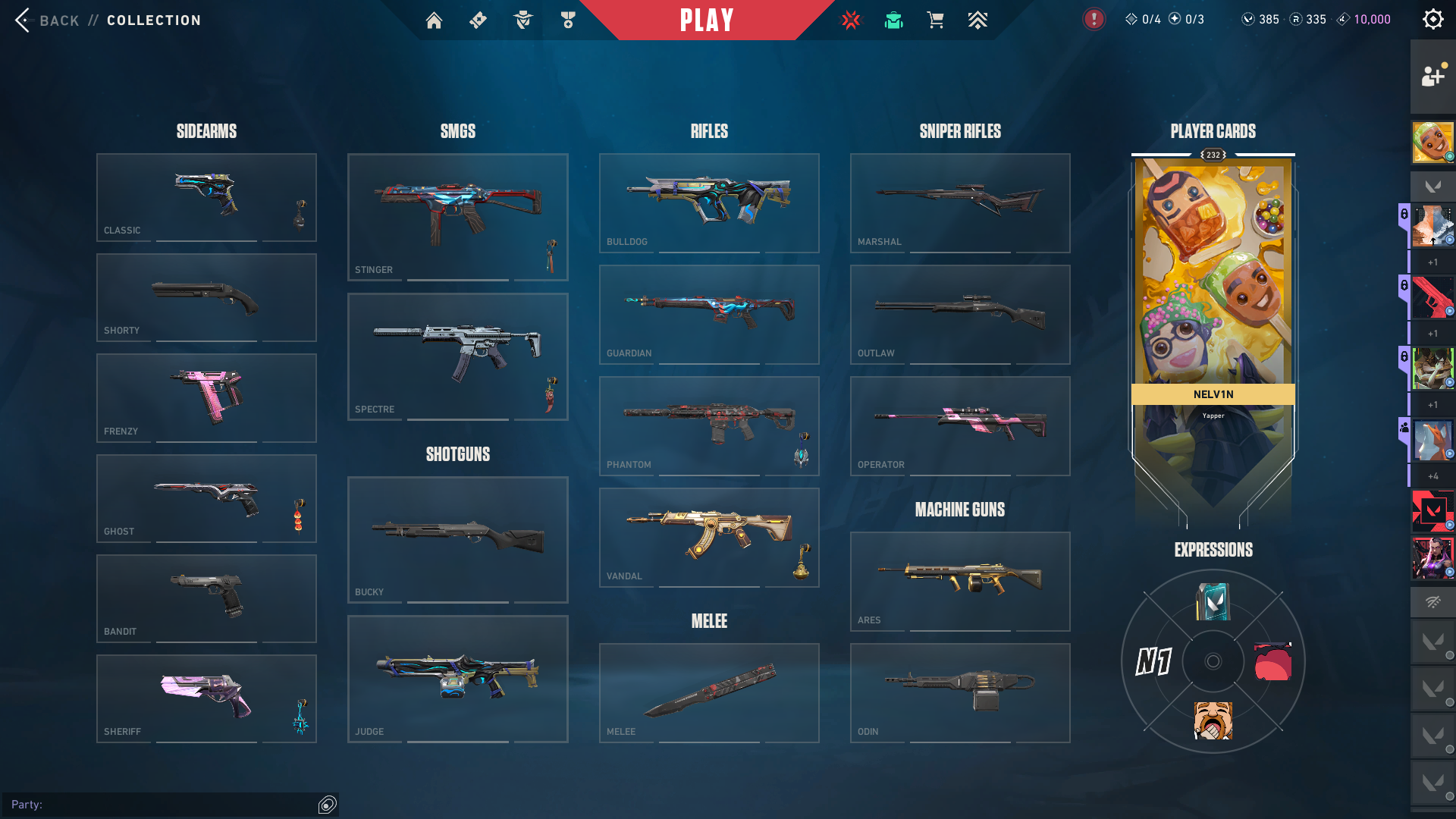Open the store cart icon
This screenshot has width=1456, height=819.
(935, 20)
